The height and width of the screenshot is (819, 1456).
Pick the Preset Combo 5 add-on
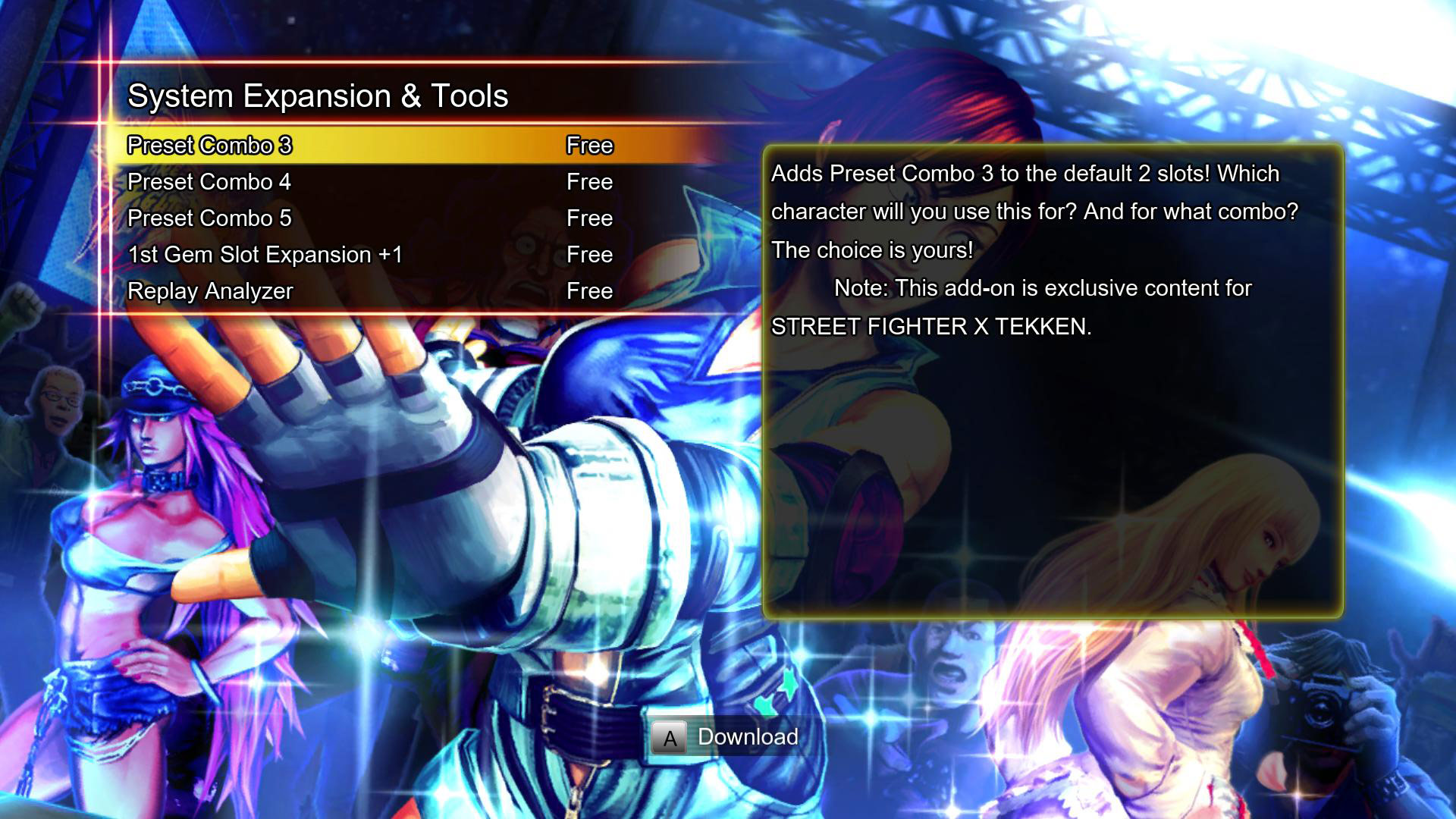coord(210,218)
